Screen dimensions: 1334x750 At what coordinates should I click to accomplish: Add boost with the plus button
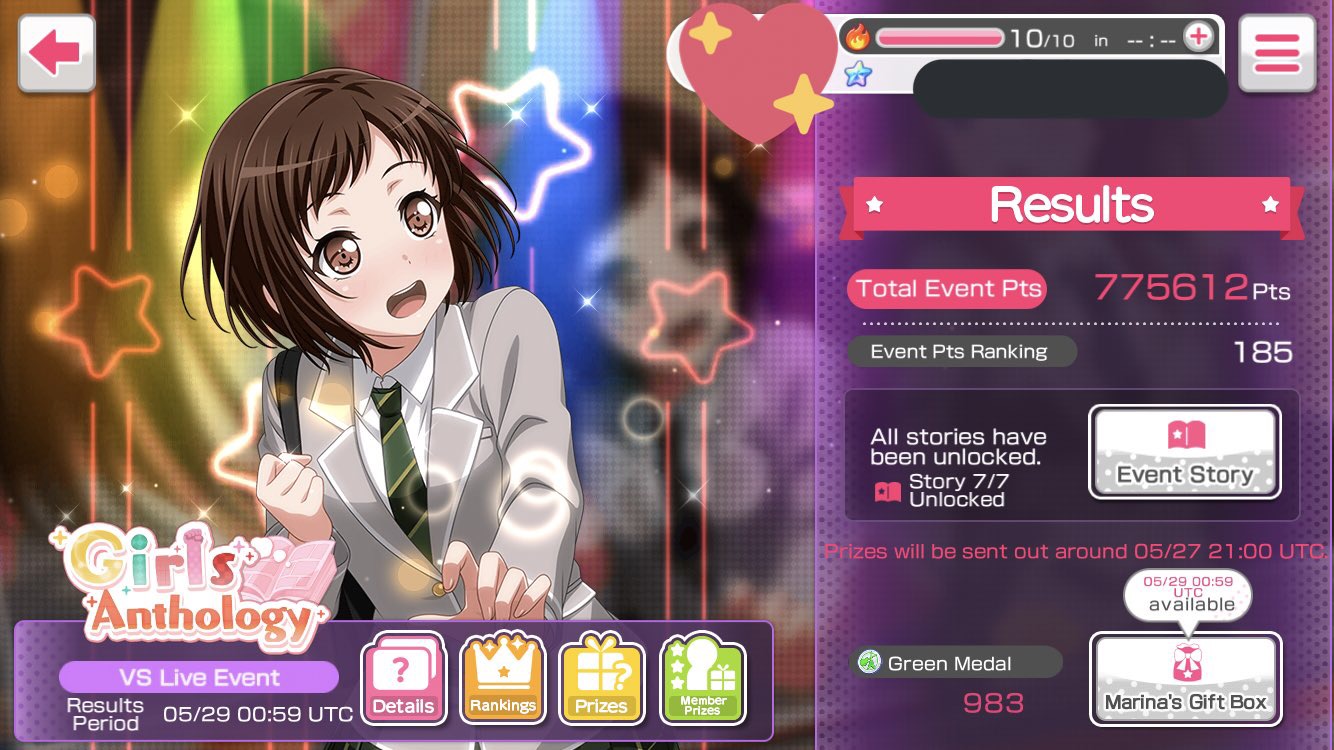tap(1197, 38)
